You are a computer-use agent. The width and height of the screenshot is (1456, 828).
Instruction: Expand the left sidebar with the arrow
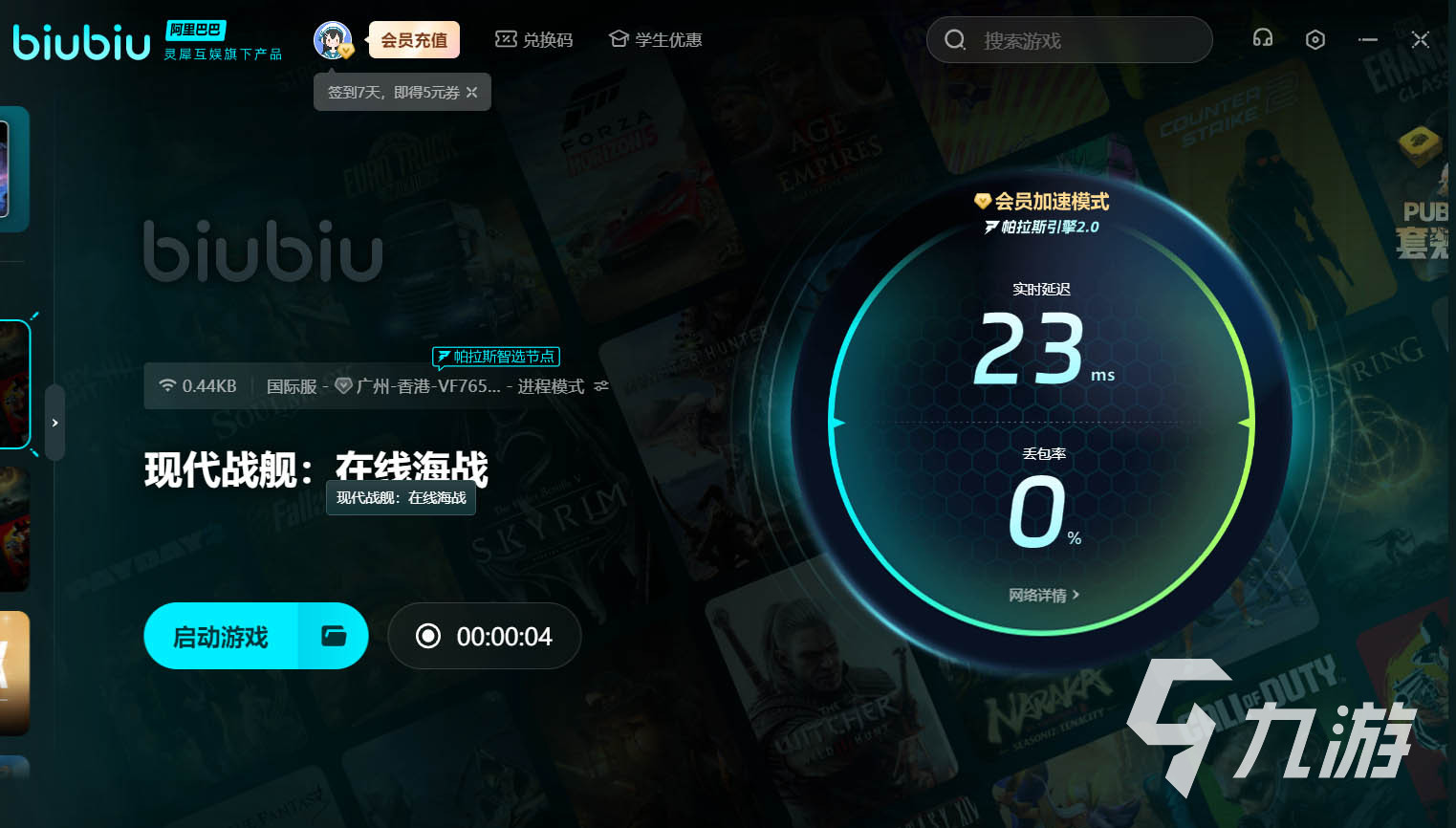point(54,422)
